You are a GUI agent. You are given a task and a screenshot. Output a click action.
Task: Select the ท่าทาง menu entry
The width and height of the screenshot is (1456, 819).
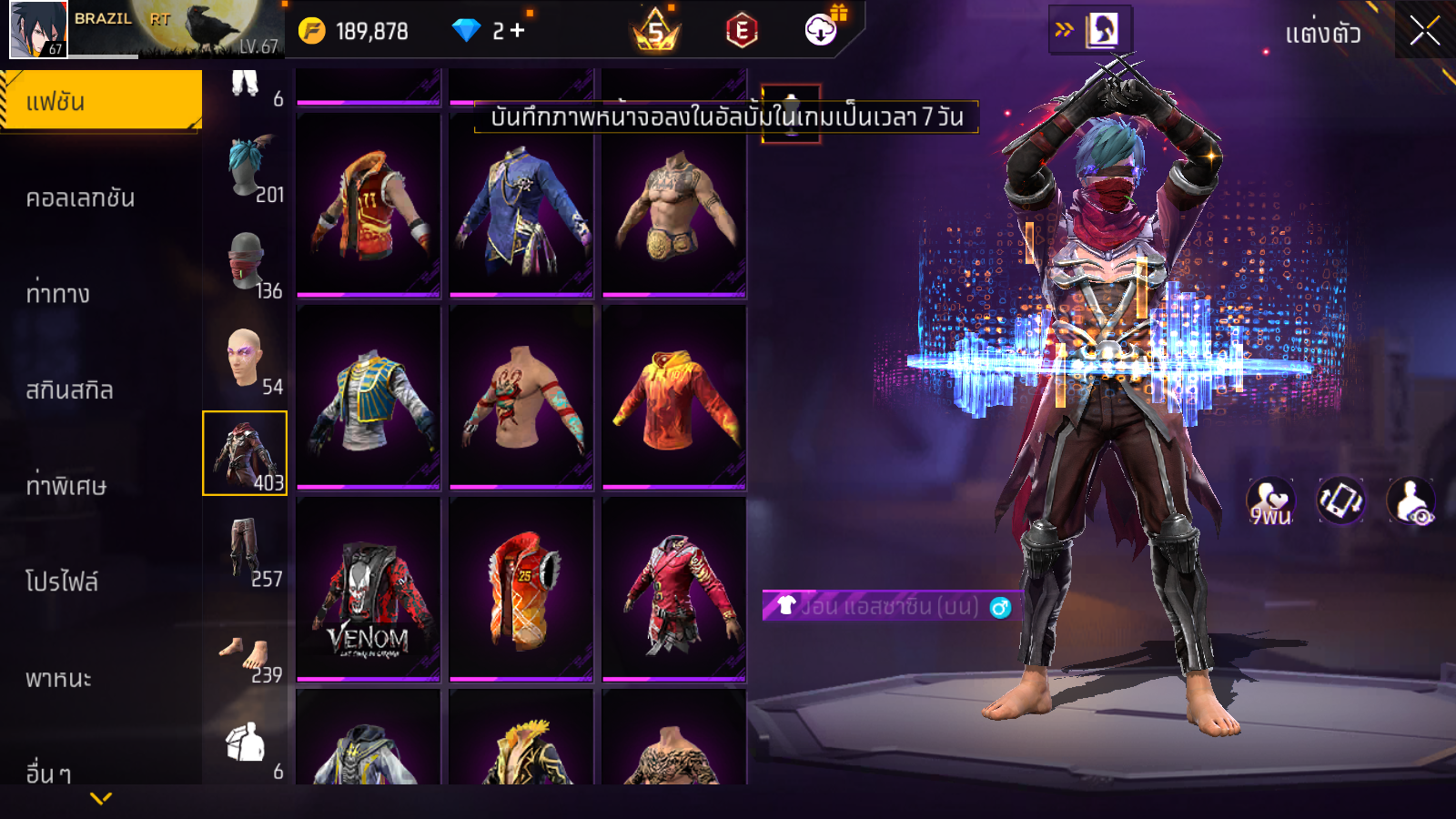pos(58,294)
